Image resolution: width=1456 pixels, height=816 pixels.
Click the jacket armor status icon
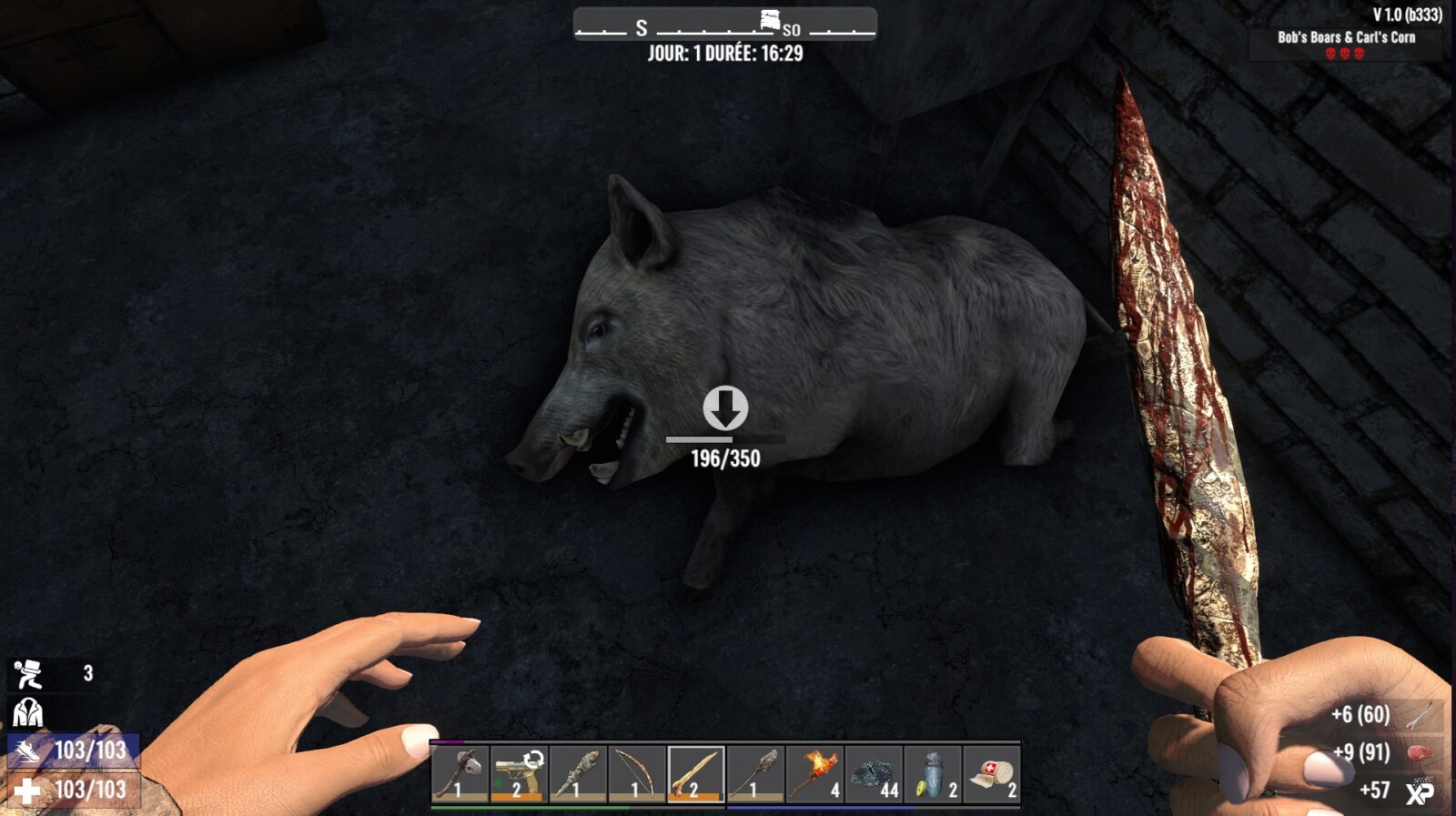[29, 711]
